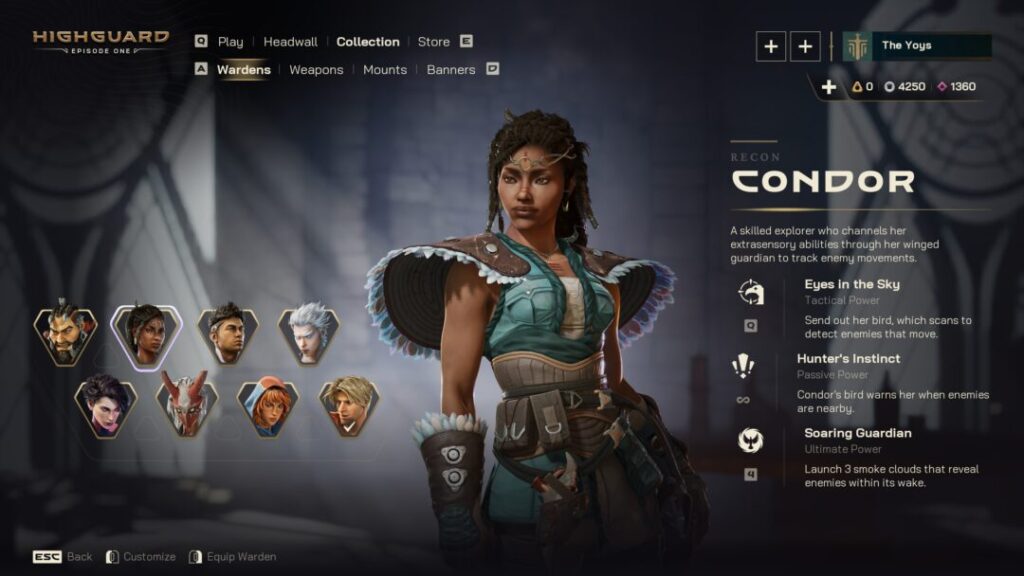Viewport: 1024px width, 576px height.
Task: Pick the silver-haired warden portrait
Action: (x=308, y=334)
